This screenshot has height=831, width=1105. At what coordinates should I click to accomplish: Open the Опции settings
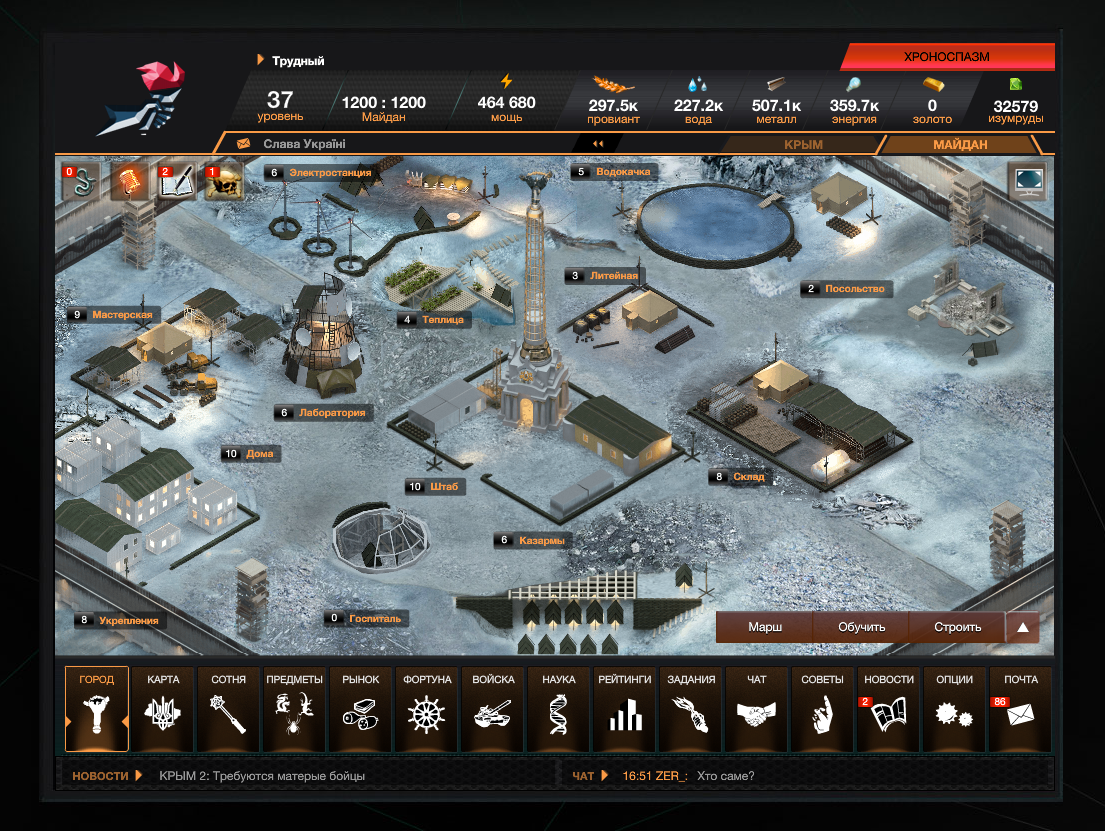point(955,709)
